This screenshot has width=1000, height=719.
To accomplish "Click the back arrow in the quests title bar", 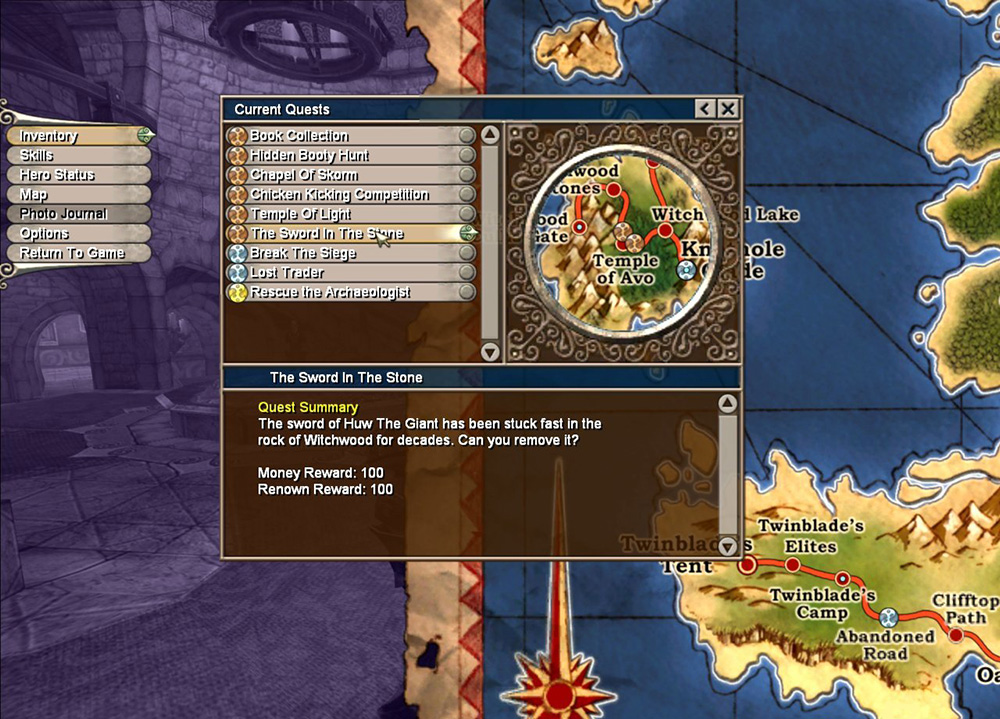I will [706, 109].
